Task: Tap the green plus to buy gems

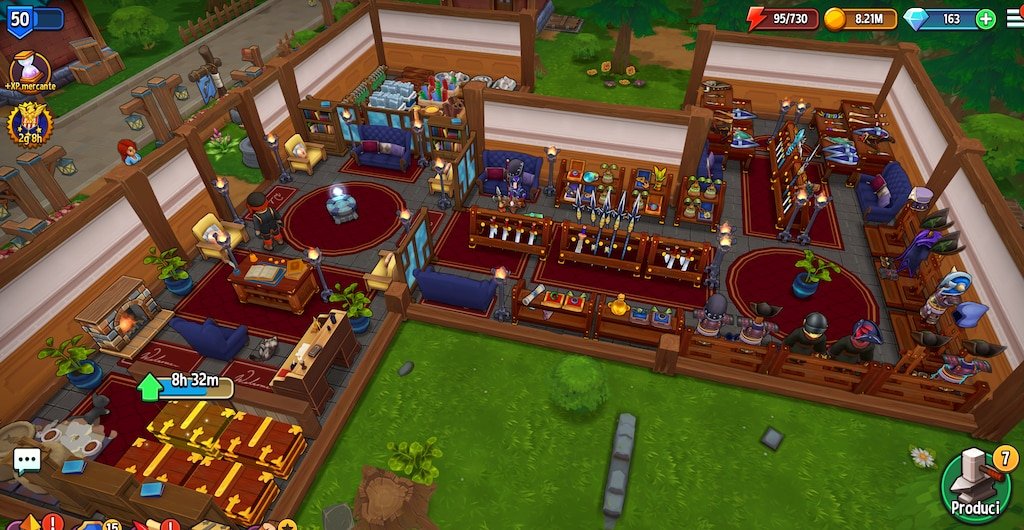Action: point(986,19)
